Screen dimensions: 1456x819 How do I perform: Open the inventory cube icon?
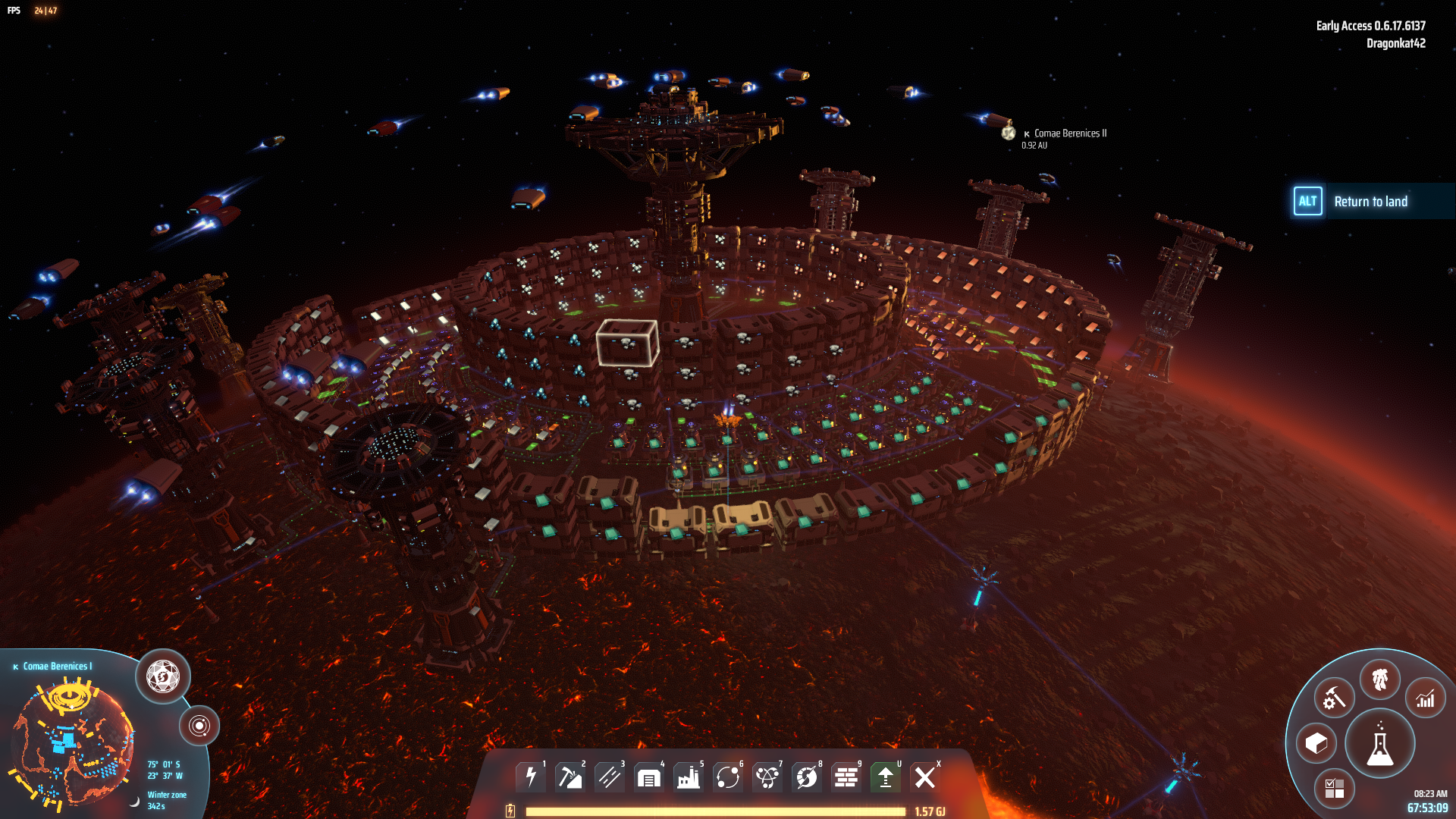[x=1316, y=743]
